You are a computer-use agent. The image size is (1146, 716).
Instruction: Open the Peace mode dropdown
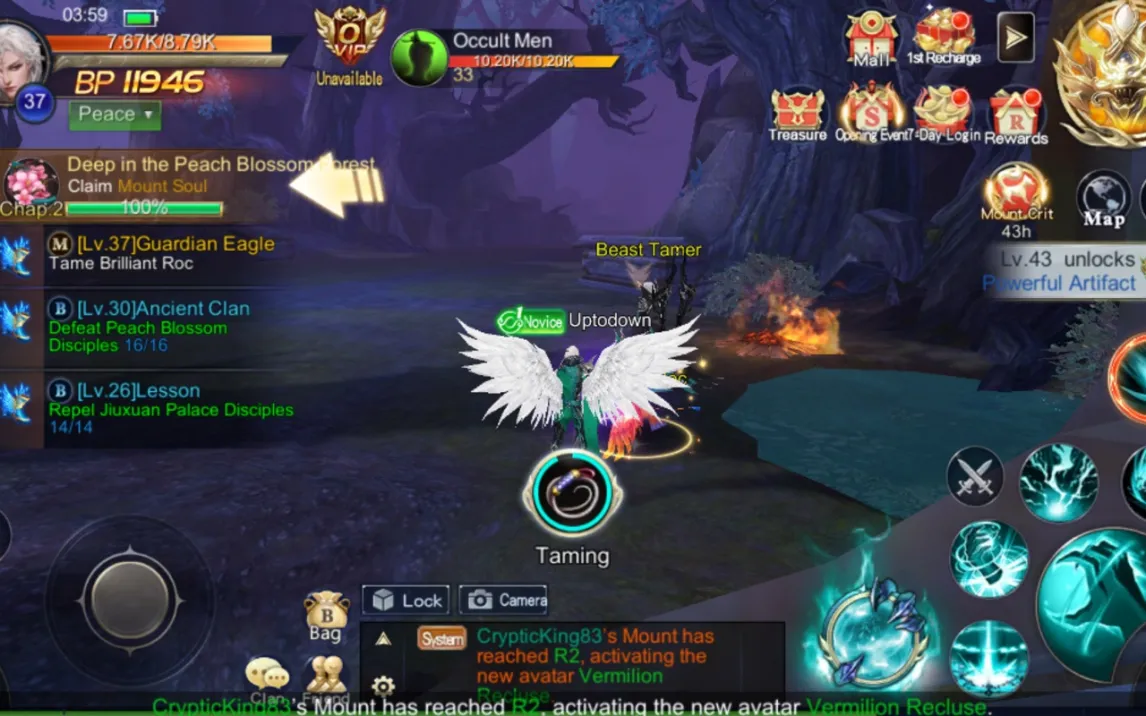[x=114, y=114]
